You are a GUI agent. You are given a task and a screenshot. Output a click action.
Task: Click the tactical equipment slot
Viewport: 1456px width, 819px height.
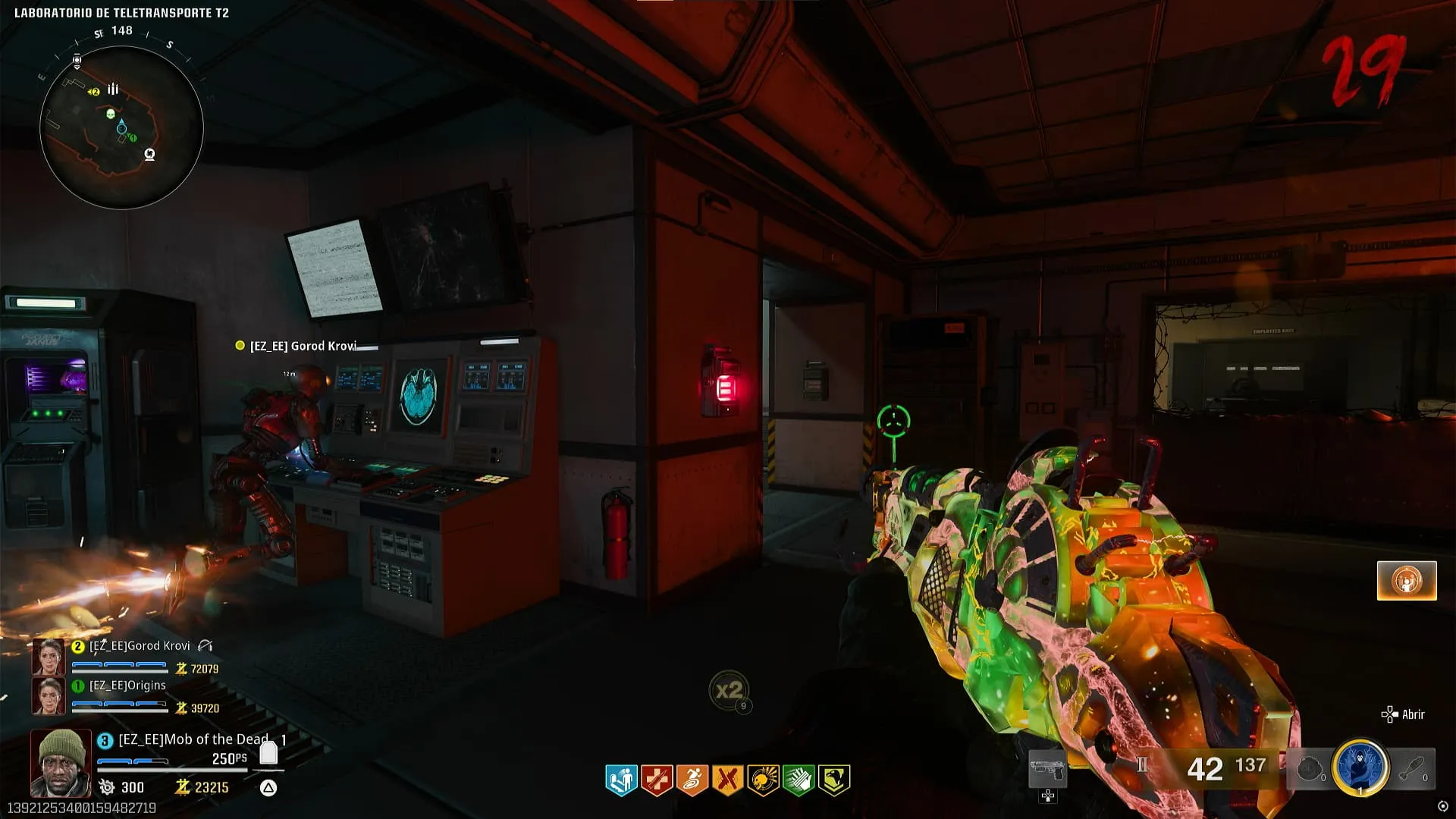point(1310,769)
